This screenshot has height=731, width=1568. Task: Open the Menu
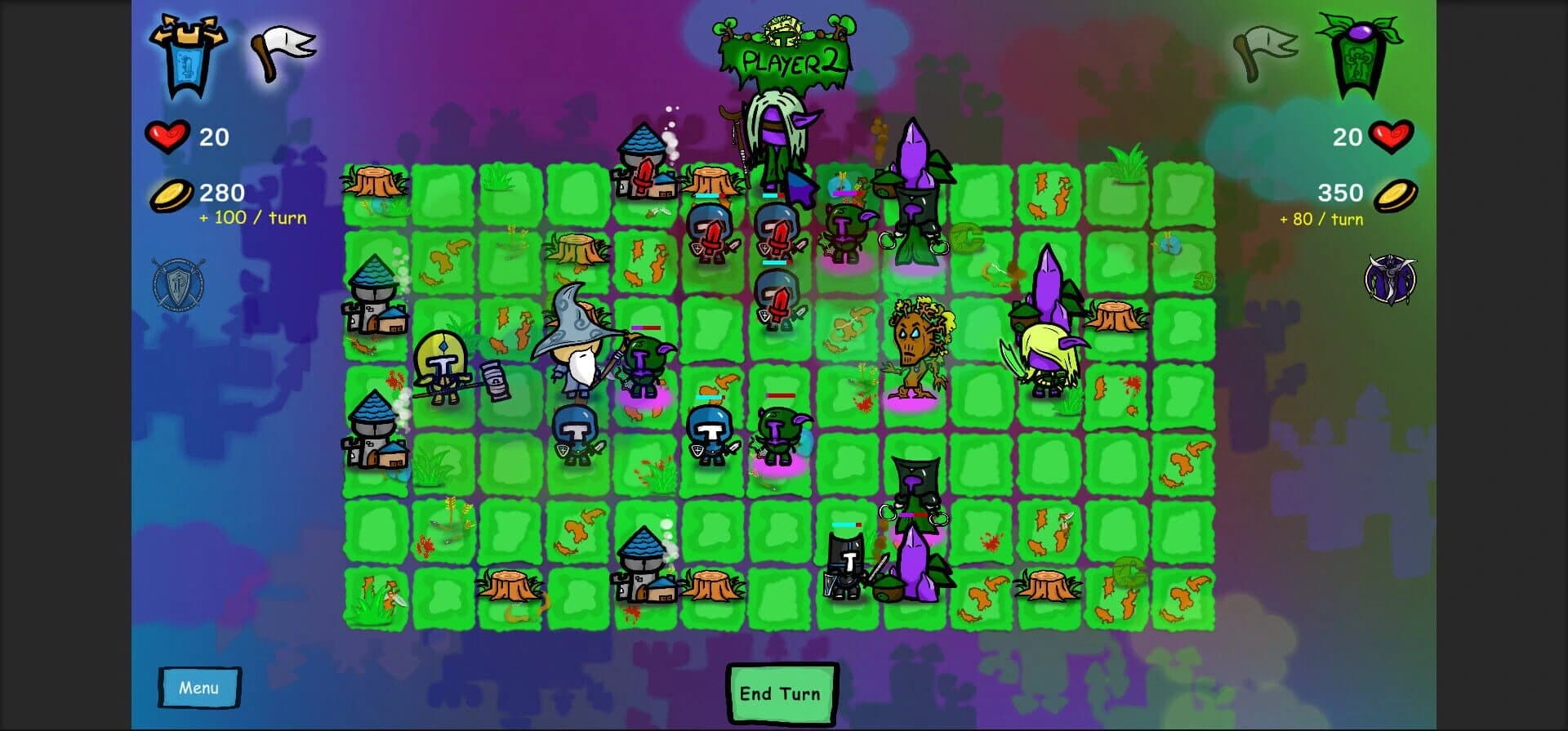click(x=198, y=687)
